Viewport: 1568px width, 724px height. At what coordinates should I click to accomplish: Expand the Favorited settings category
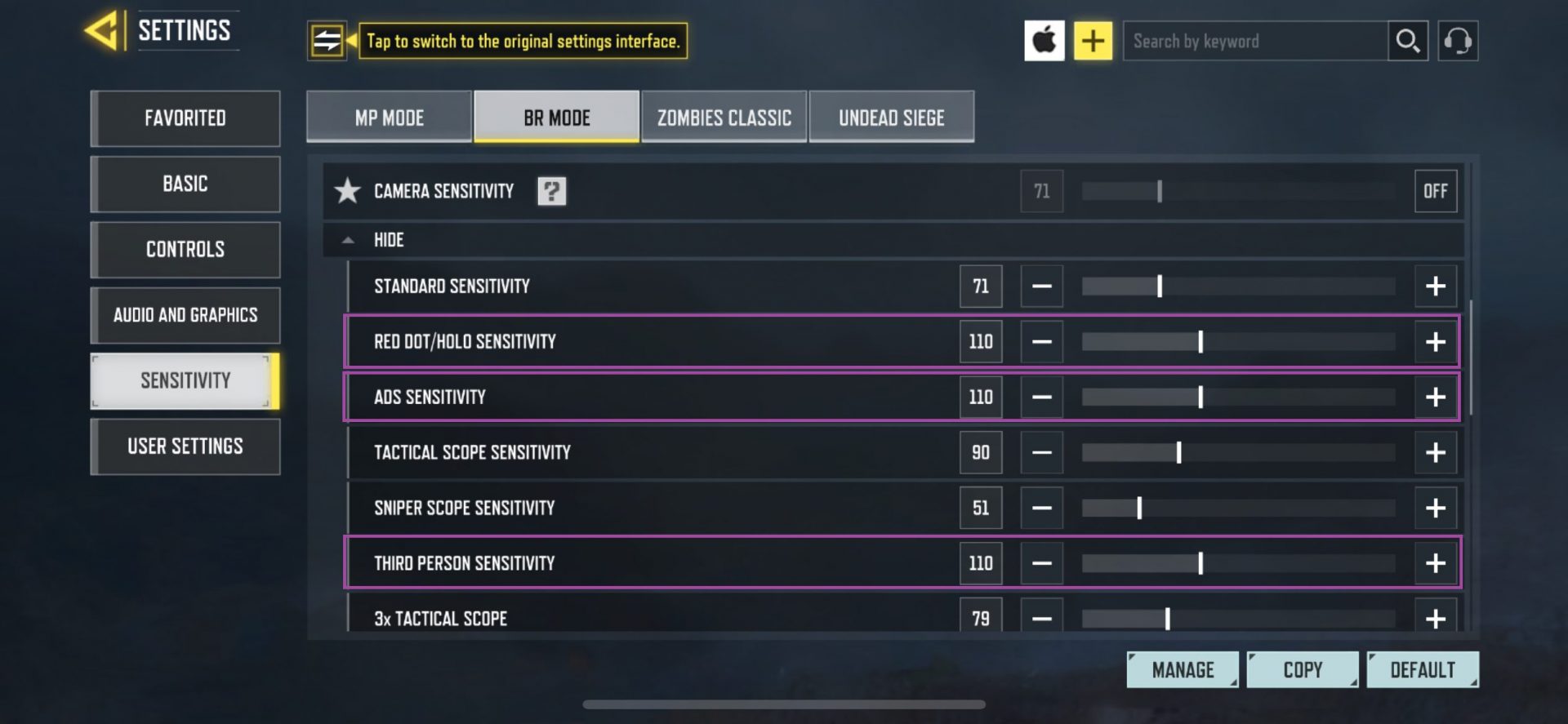tap(185, 118)
